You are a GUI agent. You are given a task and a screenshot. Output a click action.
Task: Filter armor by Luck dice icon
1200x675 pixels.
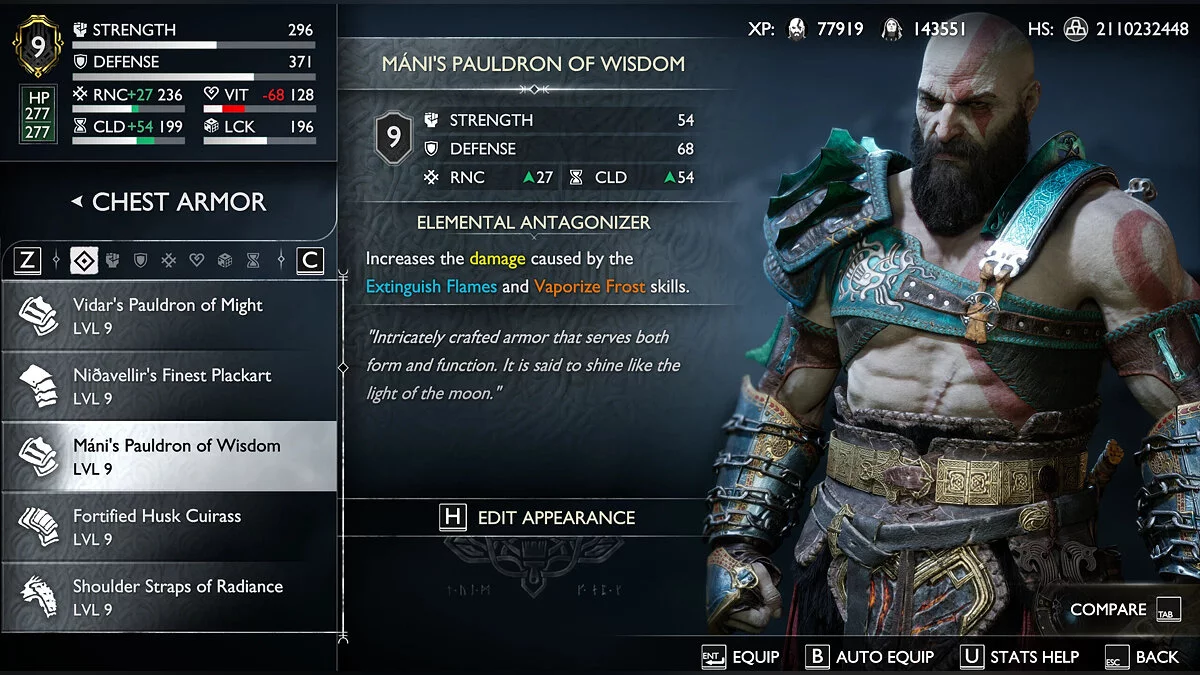coord(225,261)
